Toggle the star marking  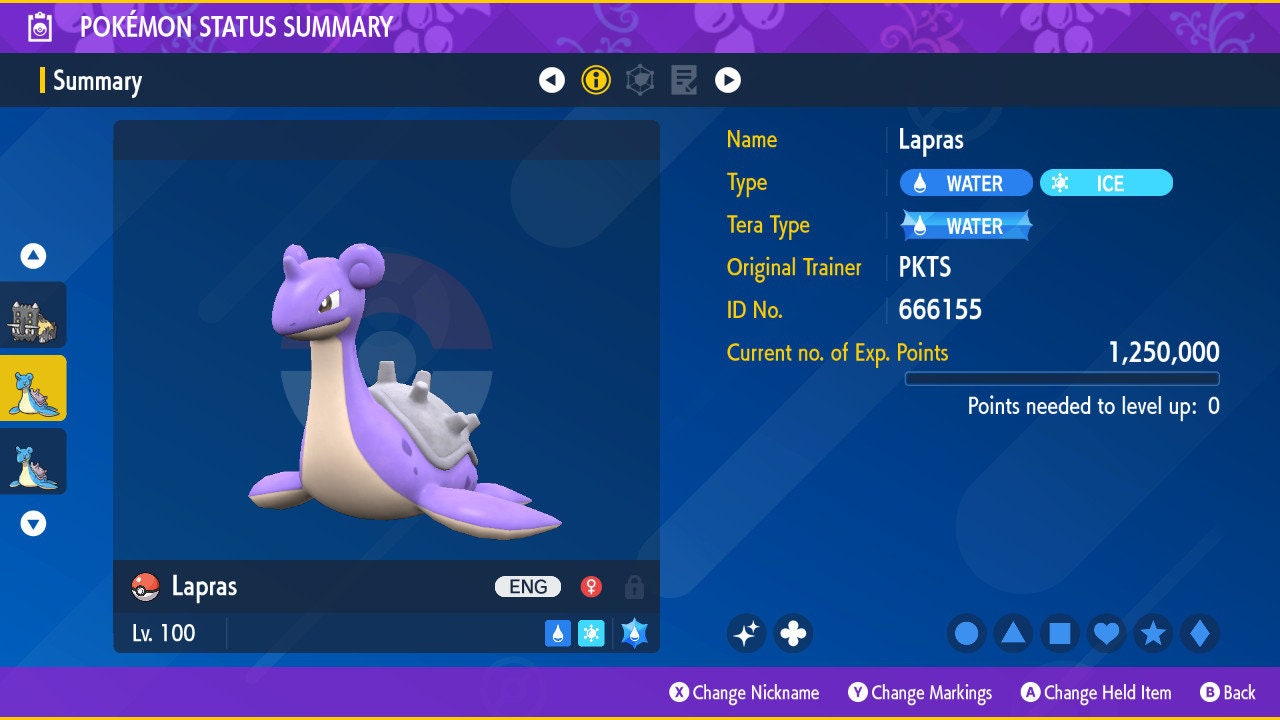point(1153,633)
